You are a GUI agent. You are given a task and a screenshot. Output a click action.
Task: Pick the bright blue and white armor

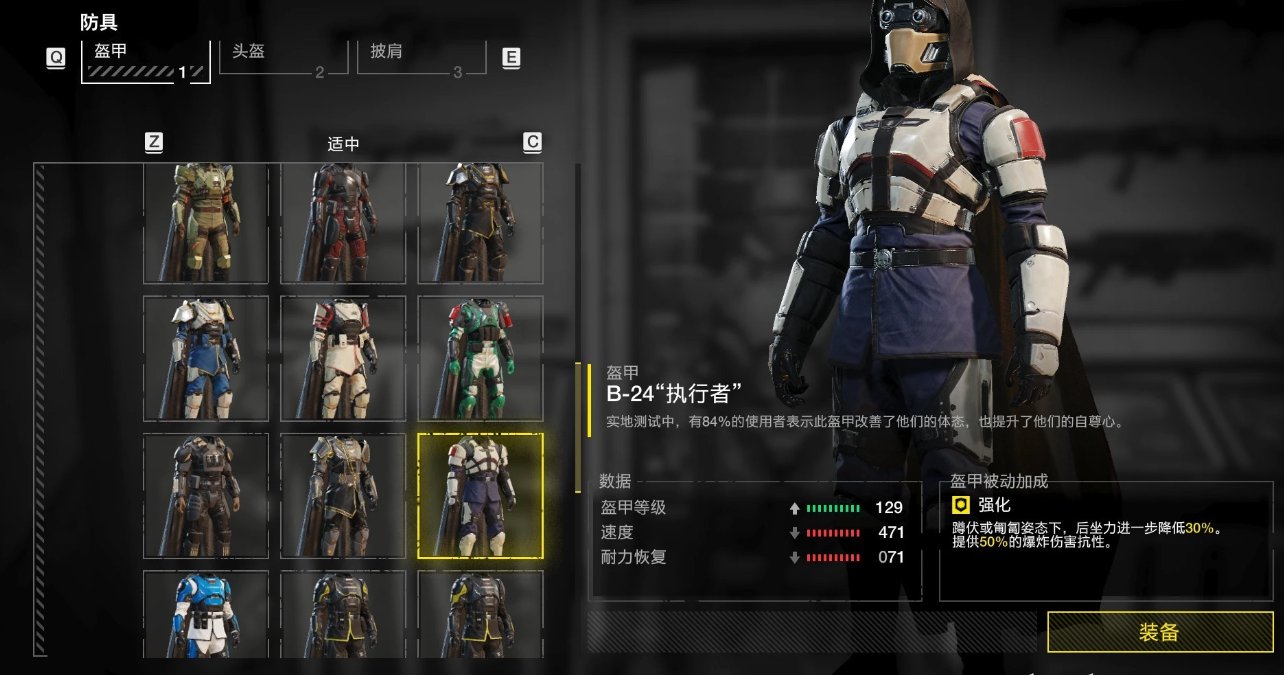point(206,614)
